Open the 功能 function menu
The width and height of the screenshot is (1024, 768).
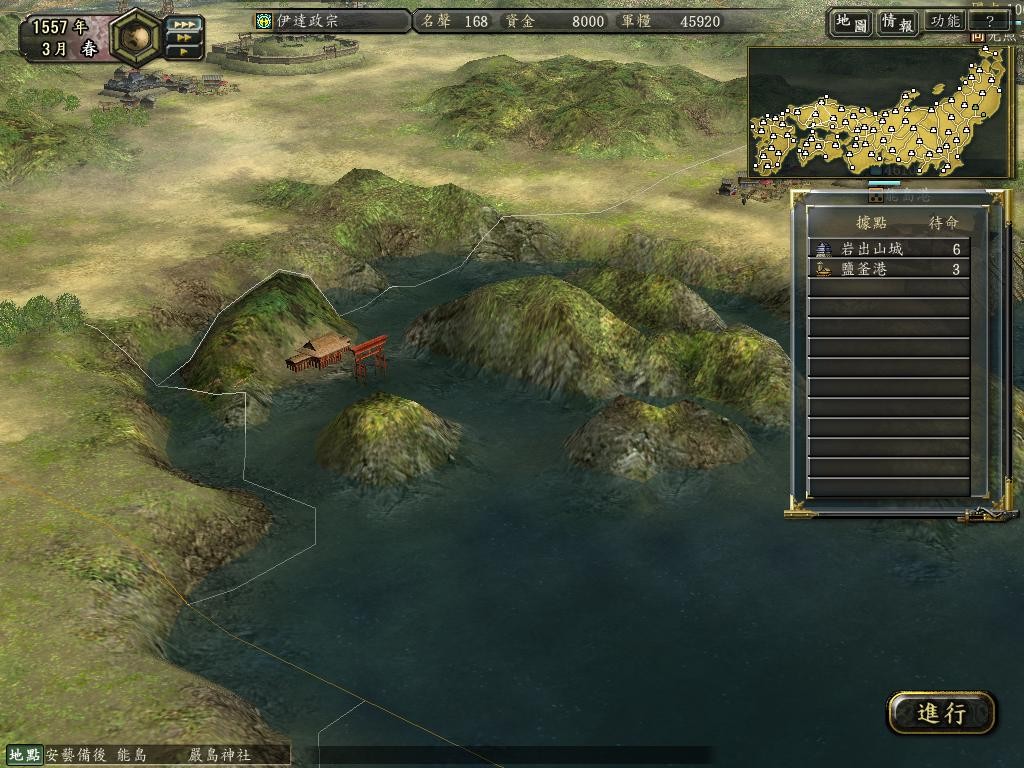click(x=945, y=21)
